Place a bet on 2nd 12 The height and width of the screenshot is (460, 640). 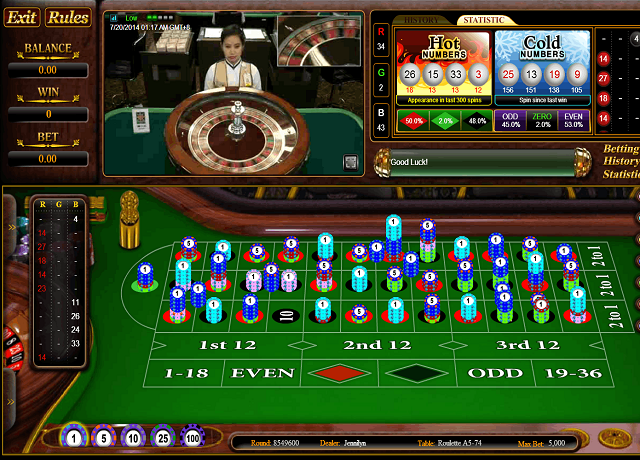tap(376, 345)
